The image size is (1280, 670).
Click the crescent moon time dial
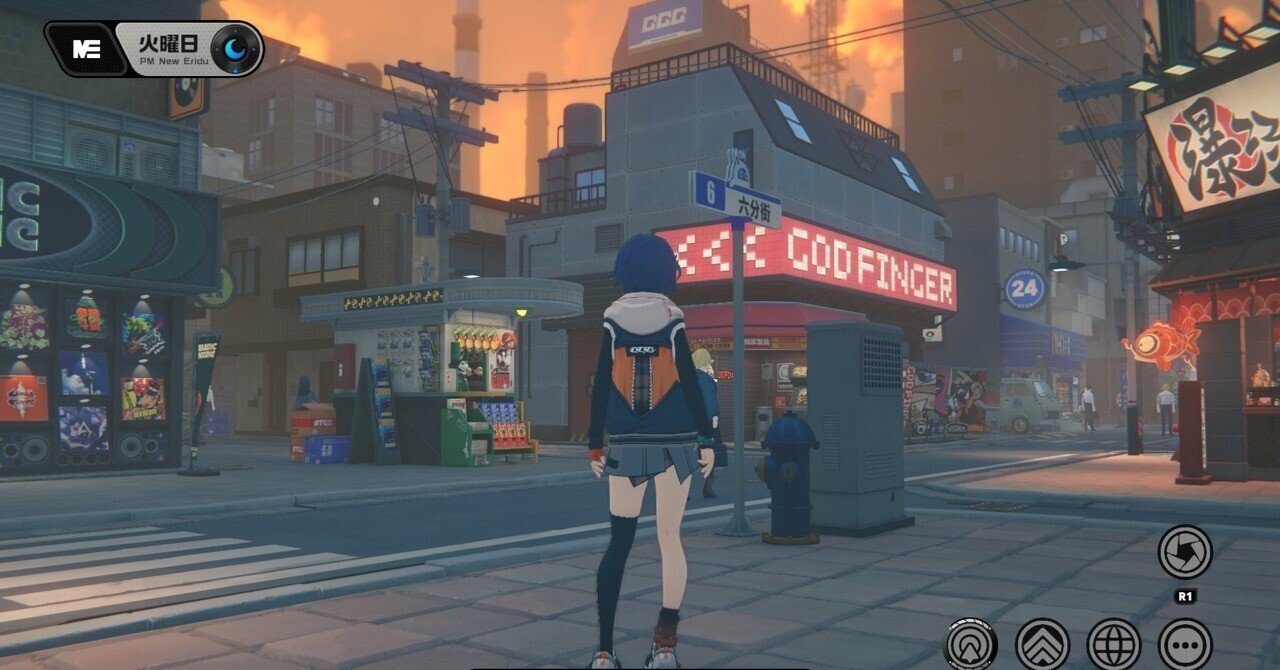point(237,49)
